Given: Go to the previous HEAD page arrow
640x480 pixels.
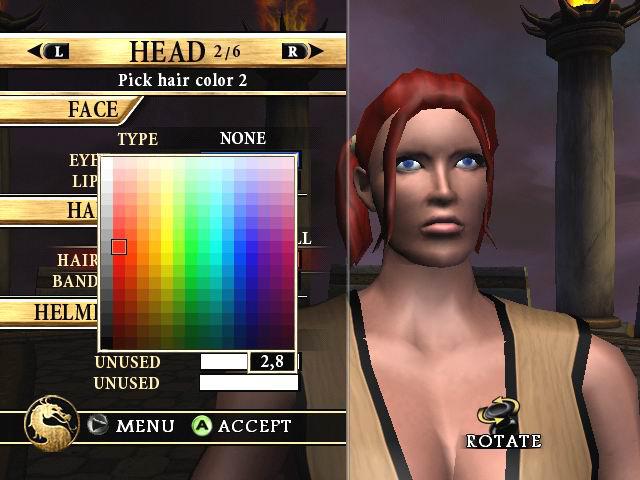Looking at the screenshot, I should 49,51.
